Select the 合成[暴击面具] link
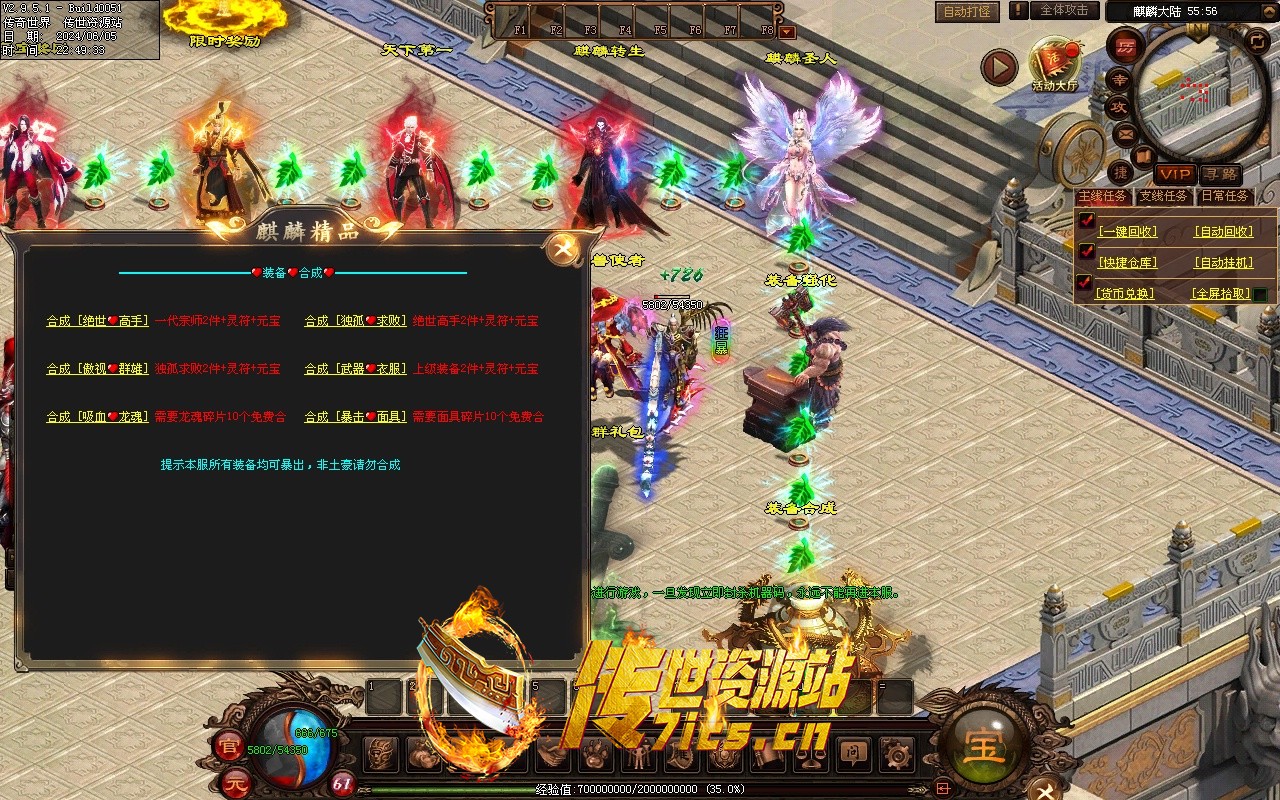This screenshot has width=1280, height=800. (355, 417)
